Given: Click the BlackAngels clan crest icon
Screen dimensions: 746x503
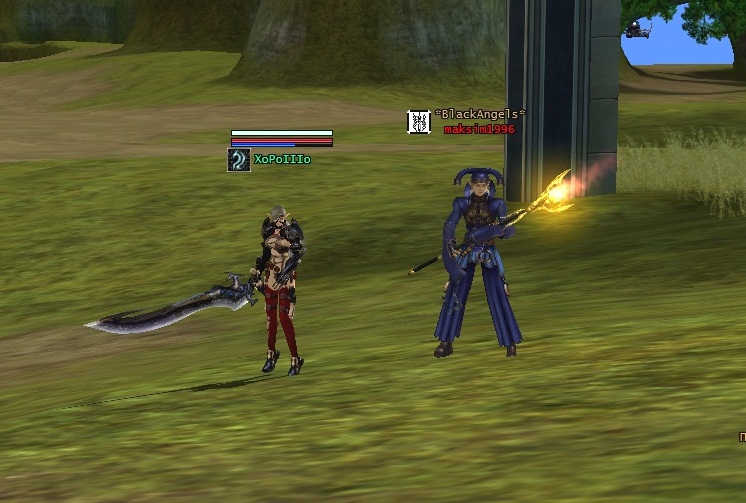Looking at the screenshot, I should 419,122.
